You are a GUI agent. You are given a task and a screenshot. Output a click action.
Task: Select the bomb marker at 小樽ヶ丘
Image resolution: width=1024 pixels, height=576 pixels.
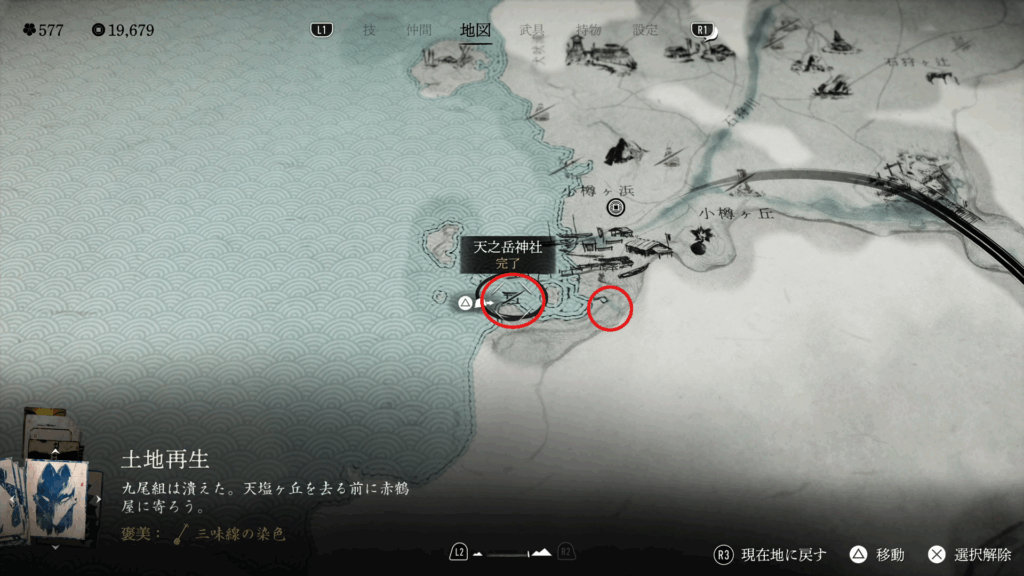click(701, 238)
